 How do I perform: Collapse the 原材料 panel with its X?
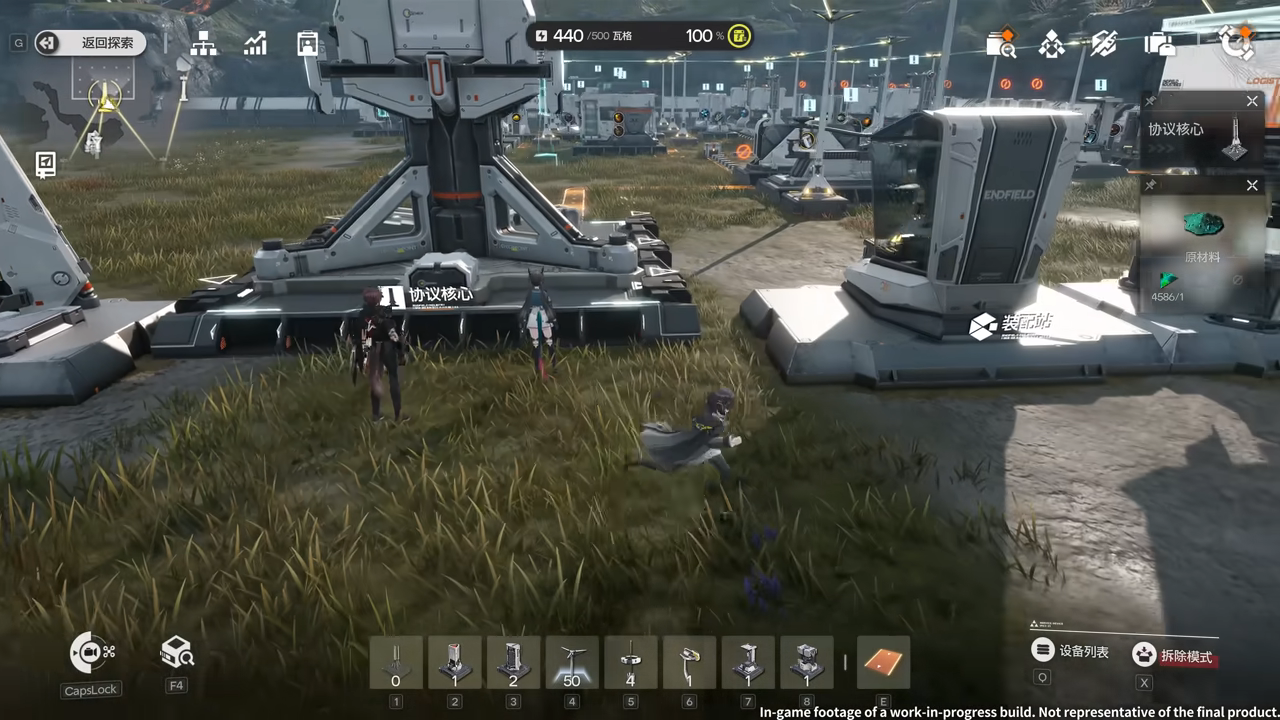(1252, 185)
